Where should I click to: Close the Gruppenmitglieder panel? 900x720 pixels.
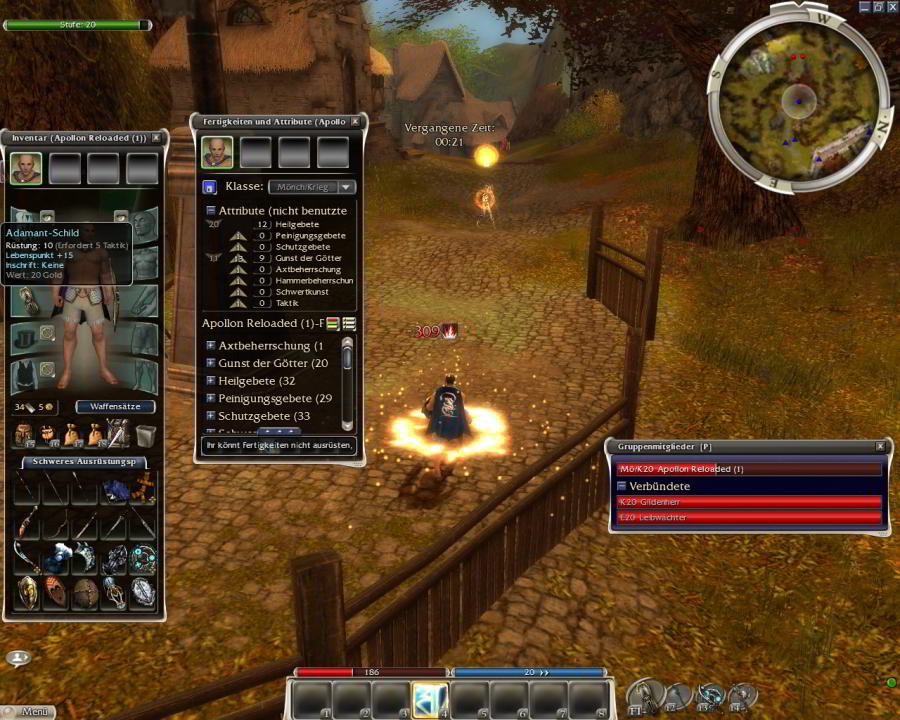coord(880,447)
